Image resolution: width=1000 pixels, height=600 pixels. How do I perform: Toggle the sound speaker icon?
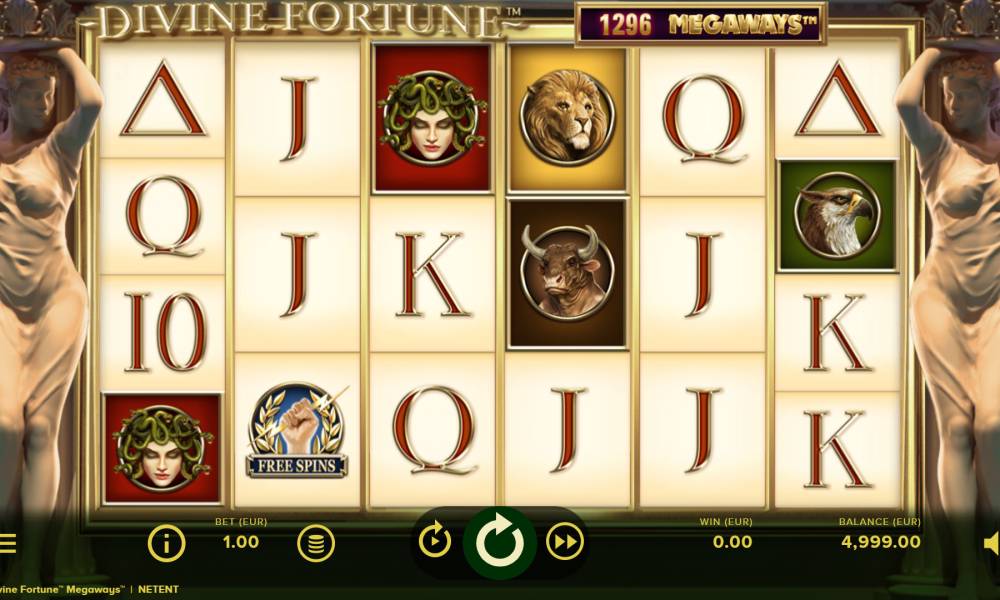pyautogui.click(x=990, y=543)
